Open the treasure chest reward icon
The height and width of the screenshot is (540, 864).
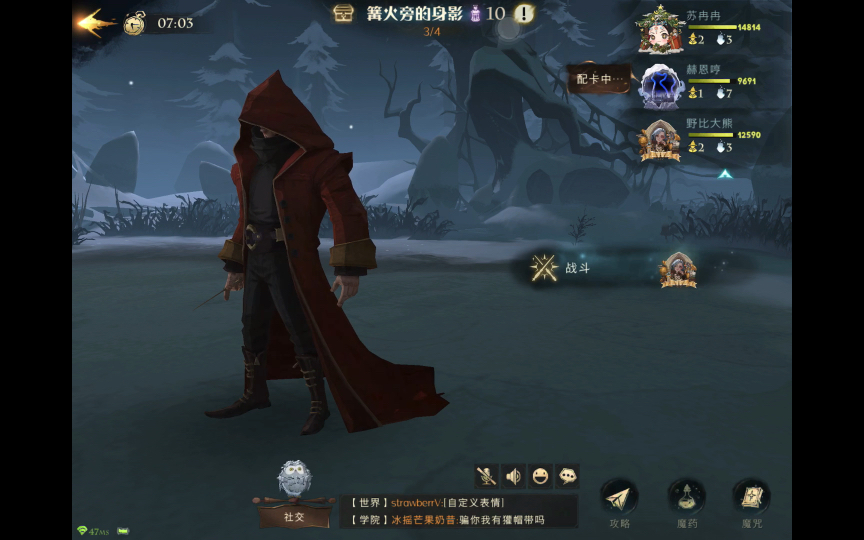[x=344, y=13]
